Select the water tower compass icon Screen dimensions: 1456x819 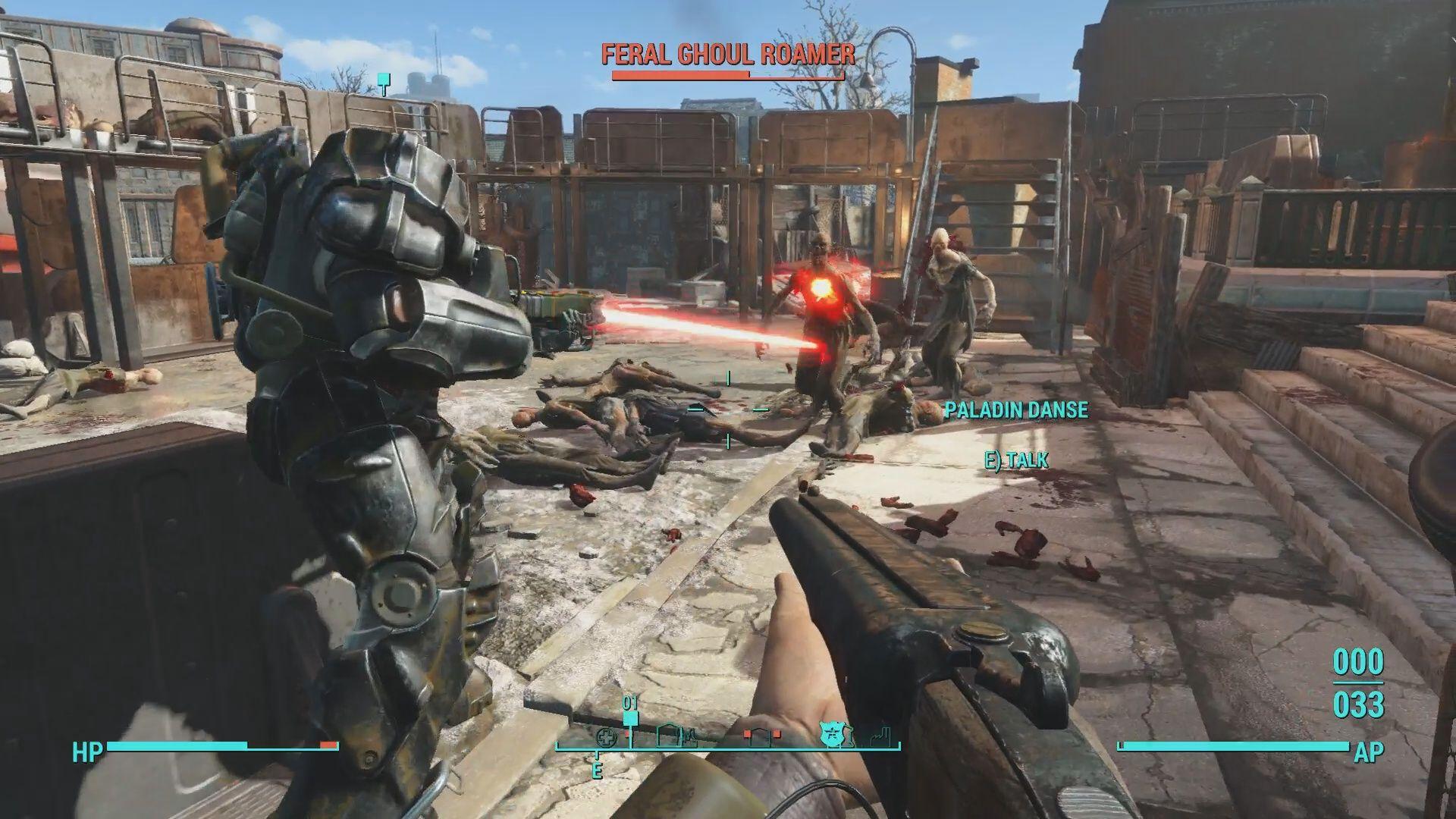coord(689,737)
